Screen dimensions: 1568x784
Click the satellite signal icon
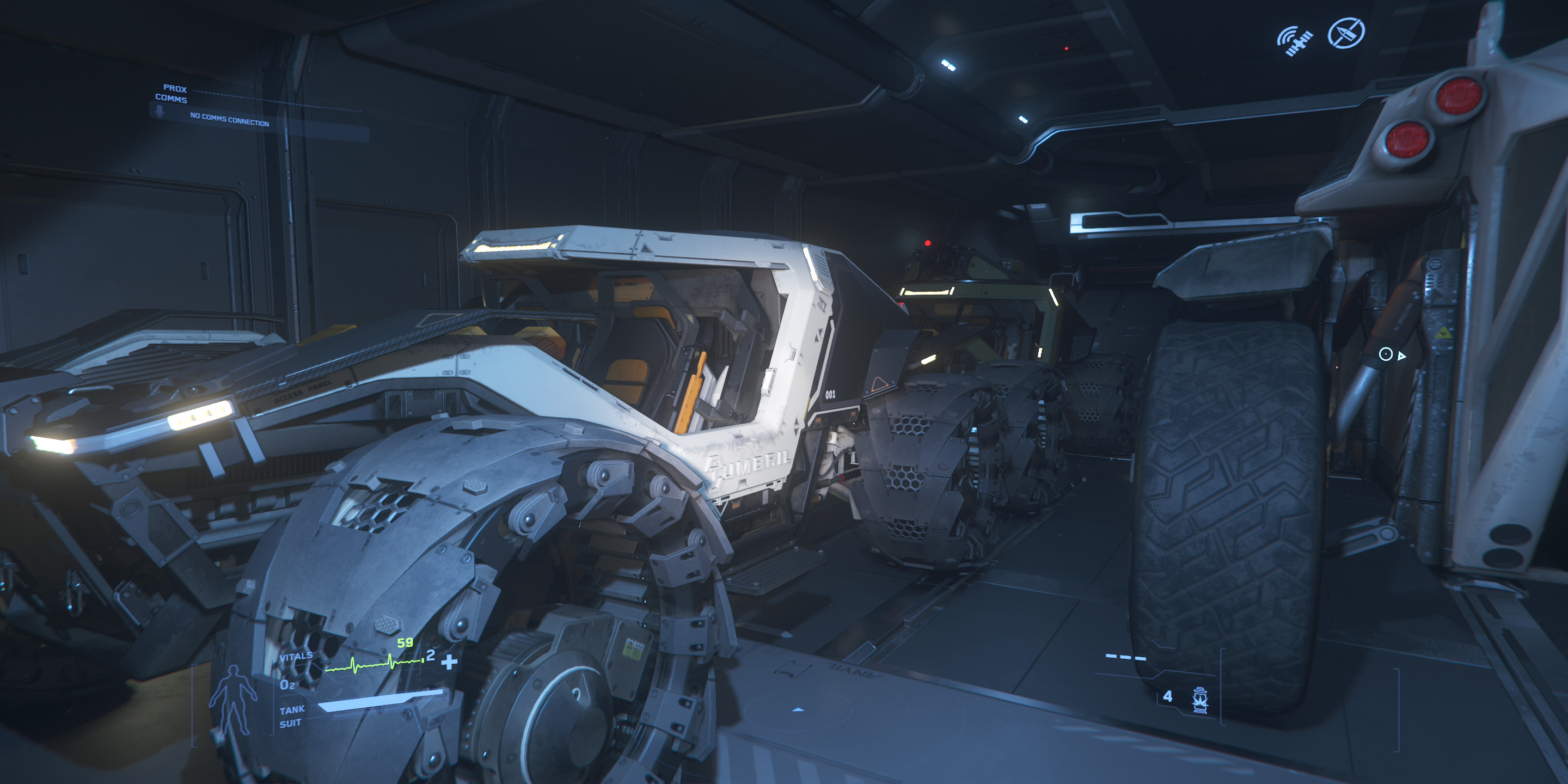tap(1295, 41)
